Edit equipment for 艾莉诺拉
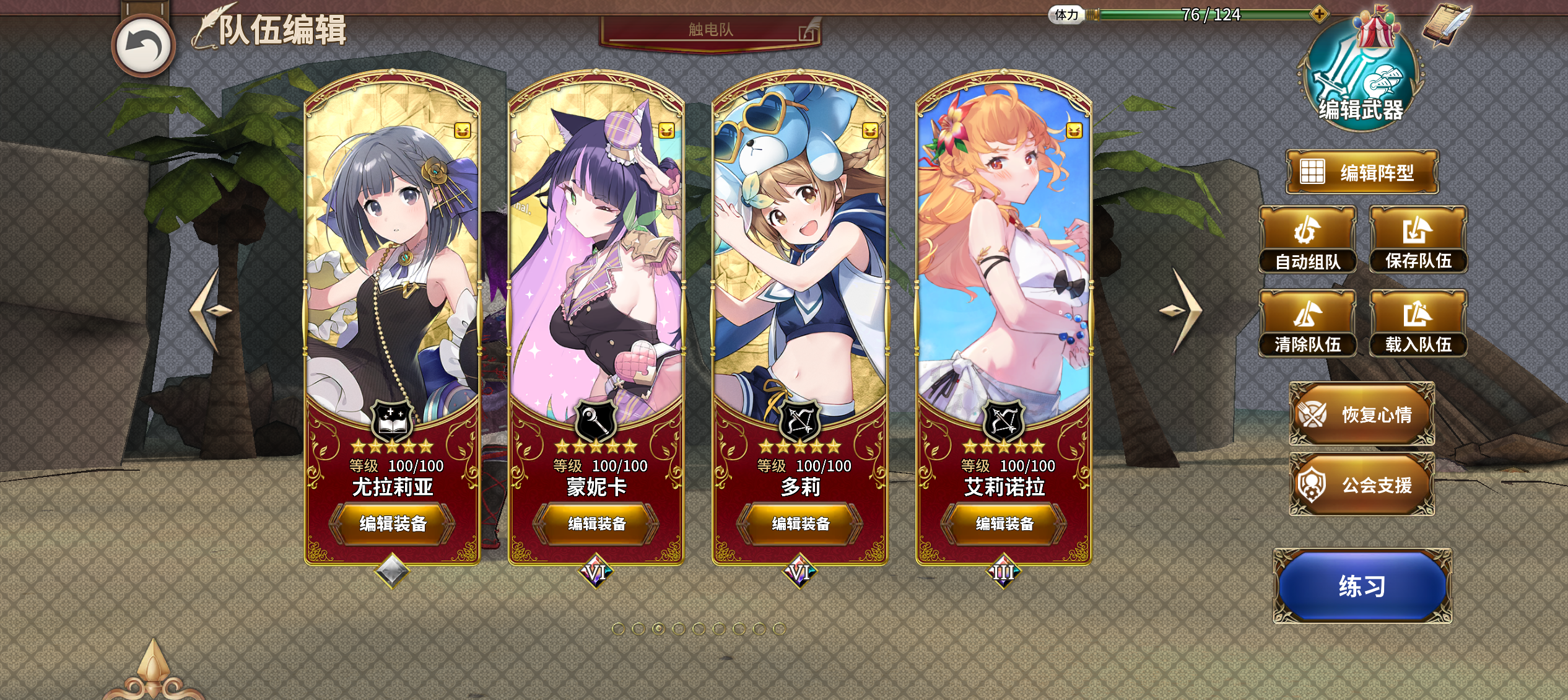Image resolution: width=1568 pixels, height=700 pixels. [1004, 523]
